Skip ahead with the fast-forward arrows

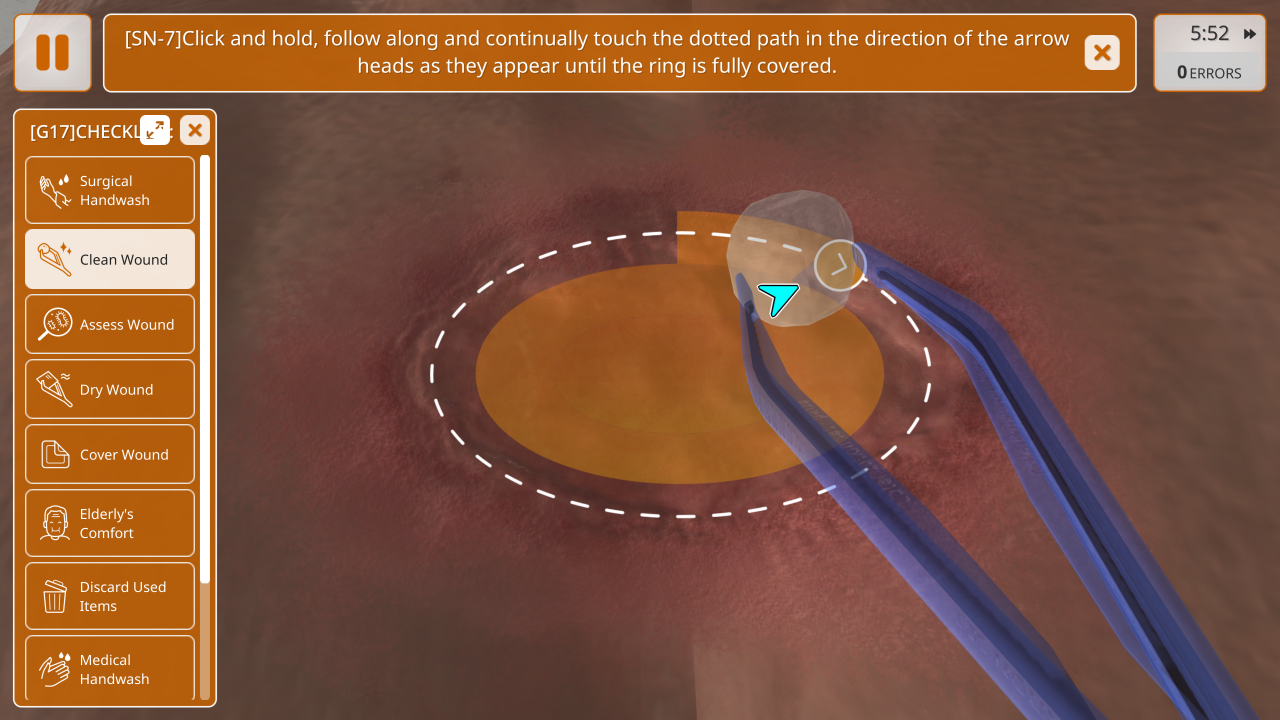pyautogui.click(x=1250, y=34)
